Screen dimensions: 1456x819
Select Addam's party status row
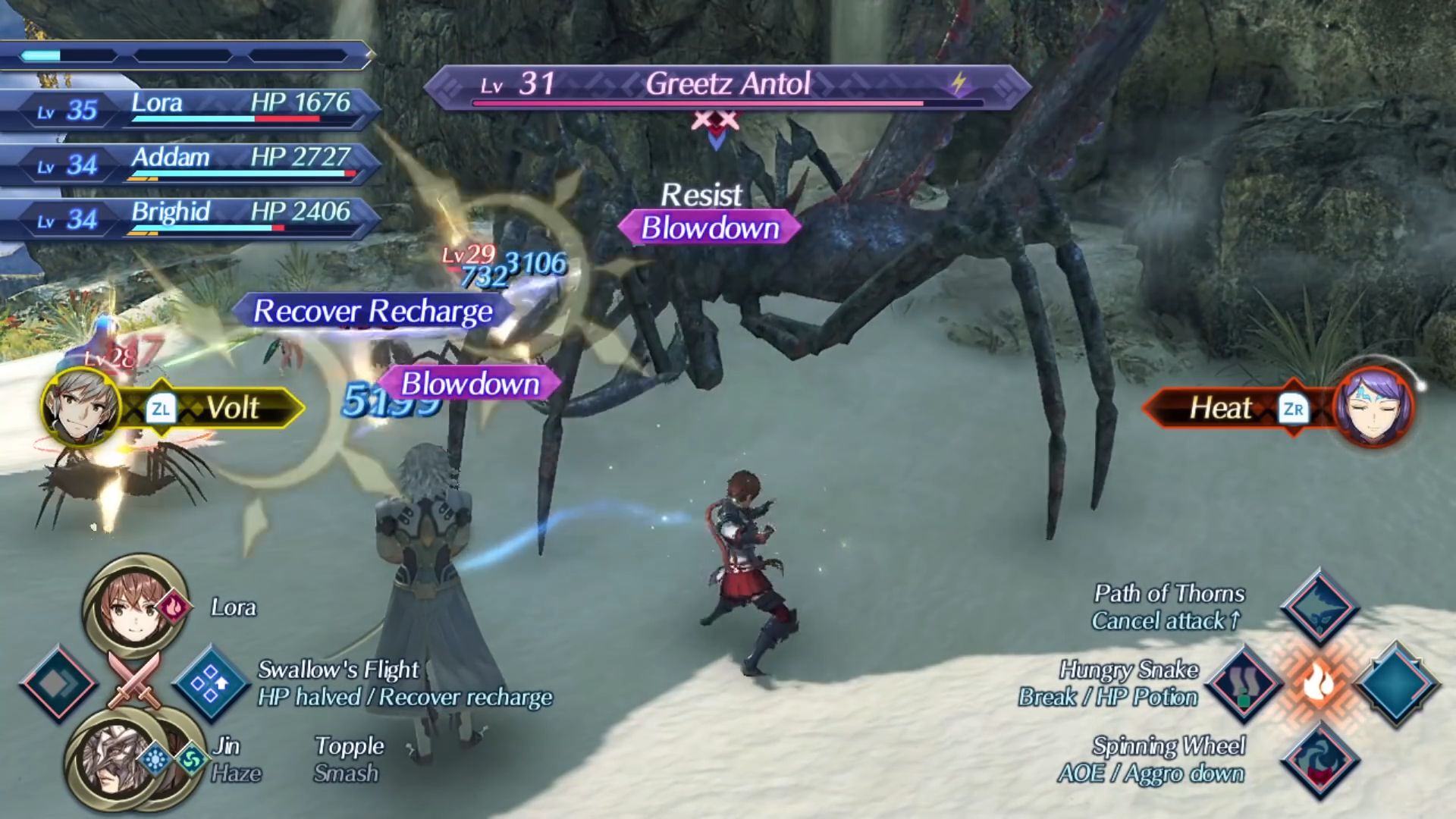pos(190,163)
